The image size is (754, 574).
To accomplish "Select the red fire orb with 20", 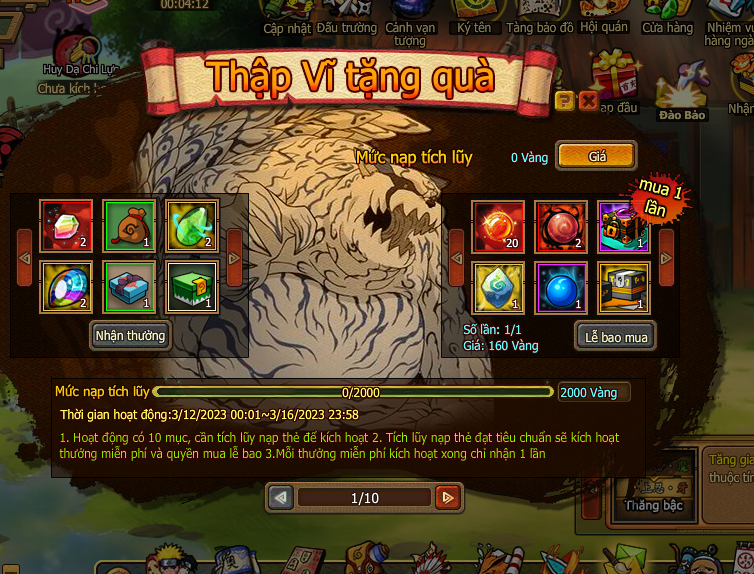I will tap(498, 226).
